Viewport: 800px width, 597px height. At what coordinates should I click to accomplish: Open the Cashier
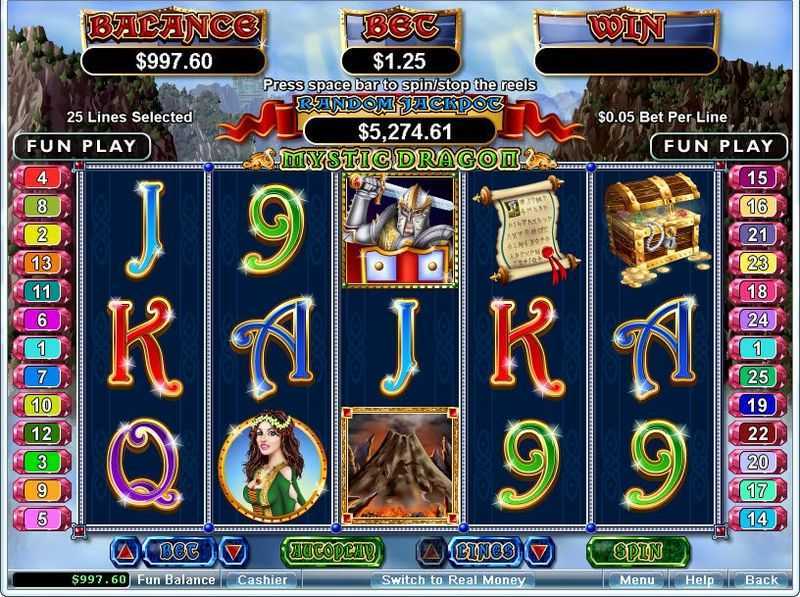pyautogui.click(x=262, y=580)
